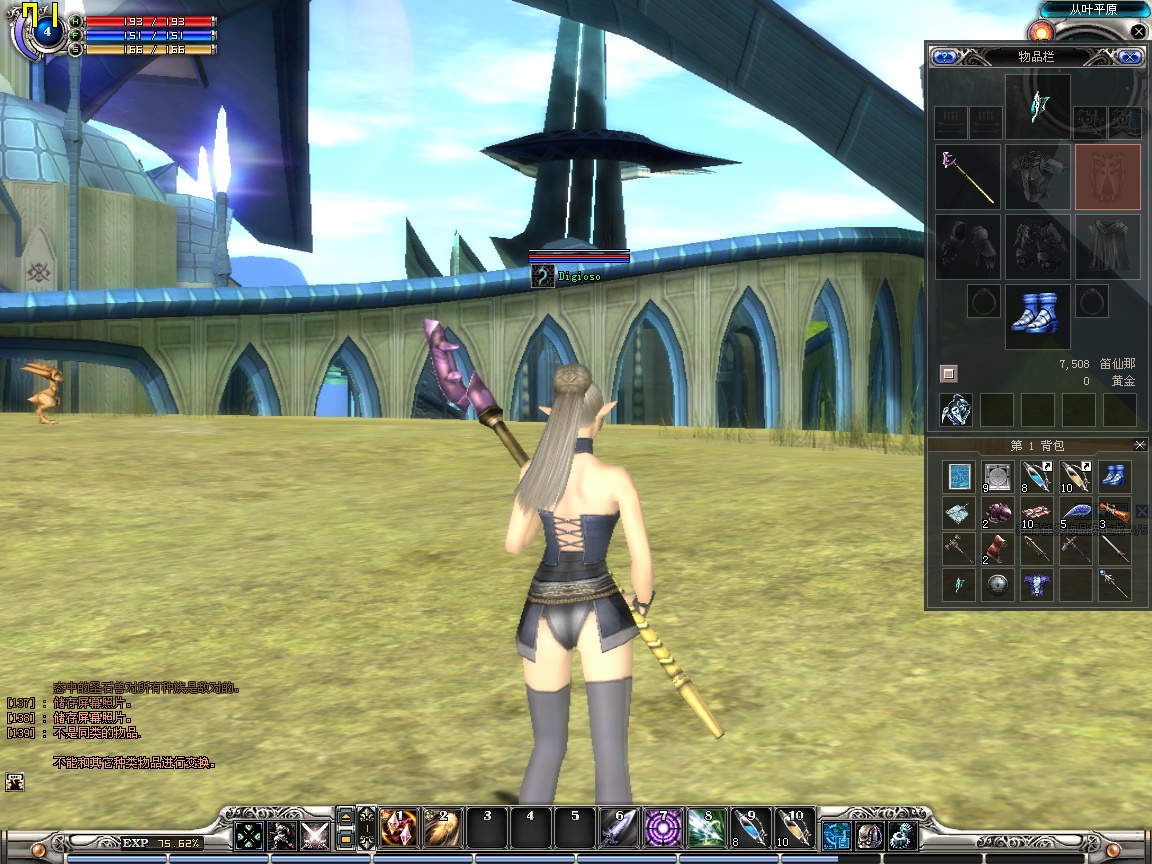Select the equipped blue boots slot
This screenshot has width=1152, height=864.
tap(1037, 316)
